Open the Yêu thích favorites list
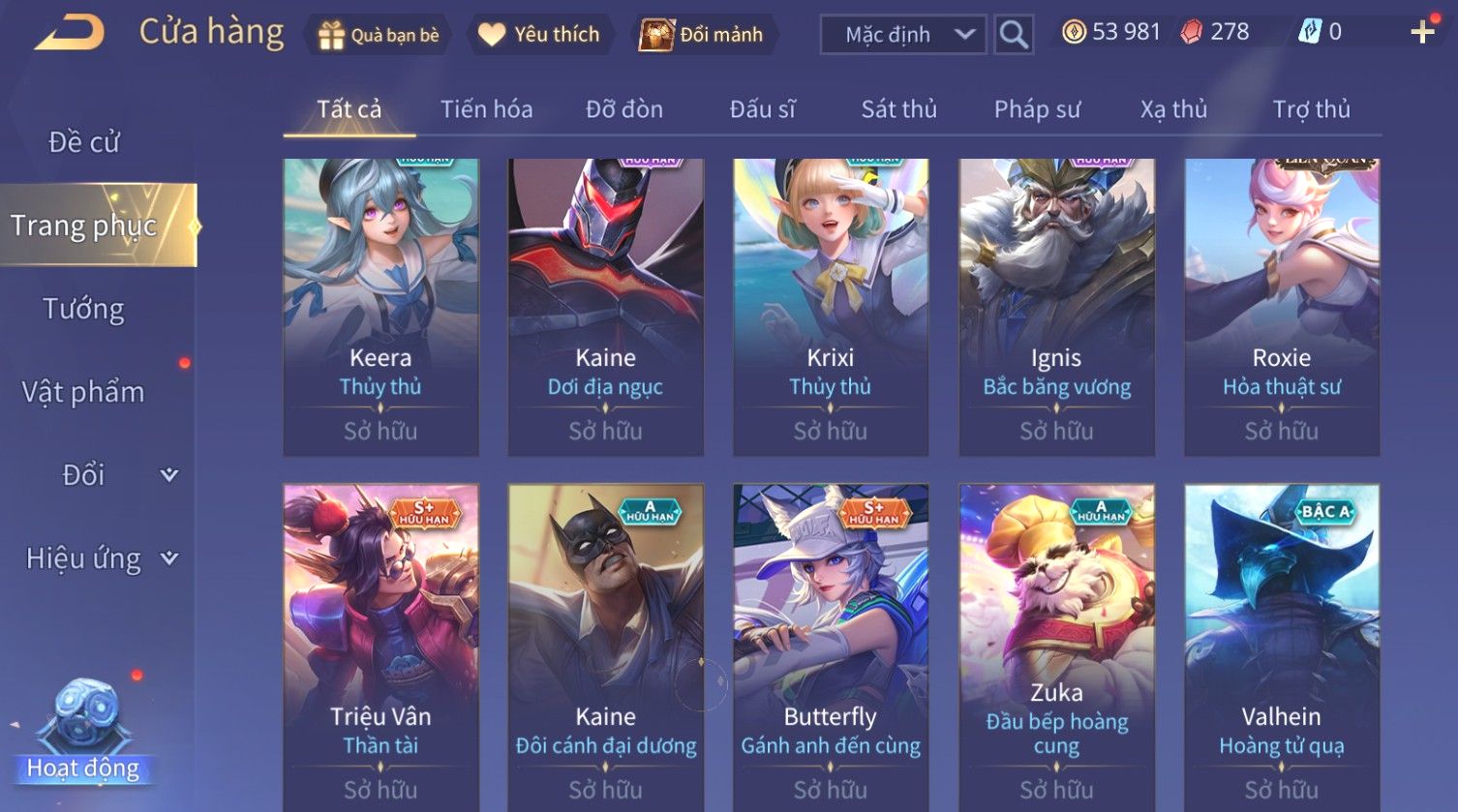This screenshot has width=1458, height=812. (x=541, y=35)
